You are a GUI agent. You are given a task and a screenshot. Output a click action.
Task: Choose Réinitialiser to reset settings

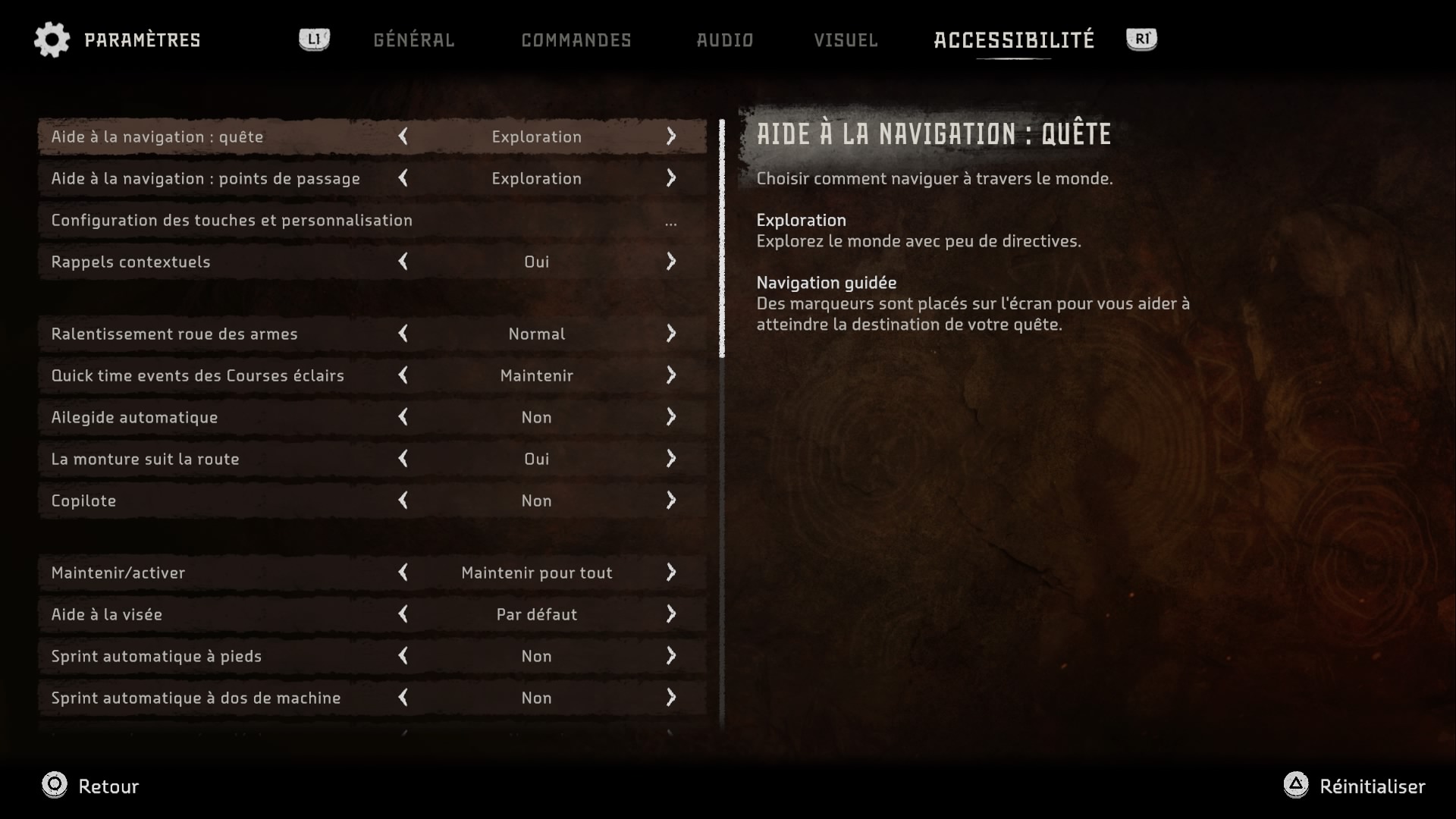1354,786
